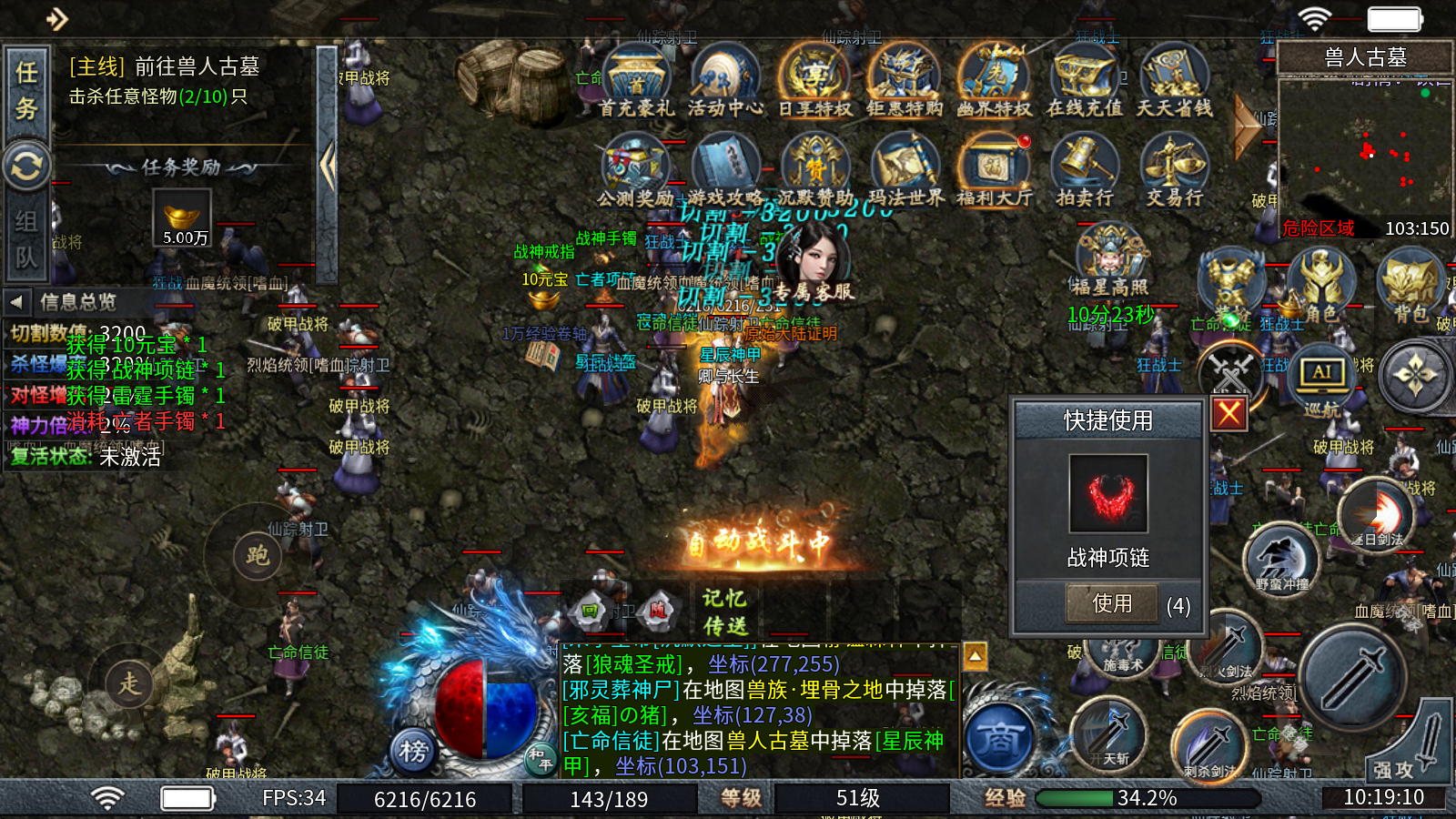Click the 记忆传送 memory teleport button
Viewport: 1456px width, 819px height.
(724, 612)
